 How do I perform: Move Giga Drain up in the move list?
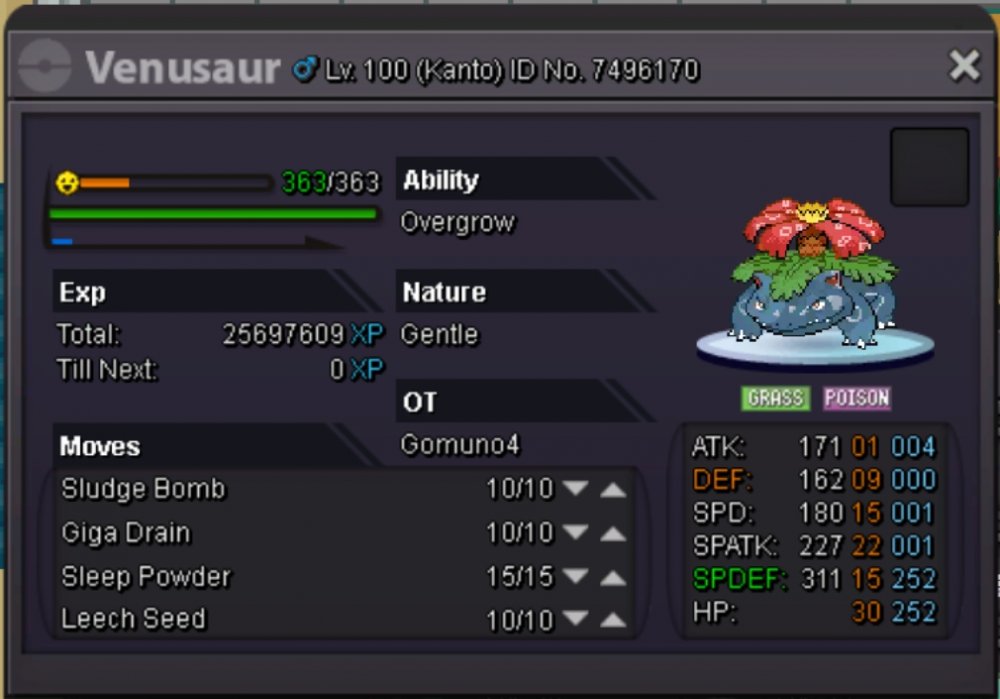613,534
